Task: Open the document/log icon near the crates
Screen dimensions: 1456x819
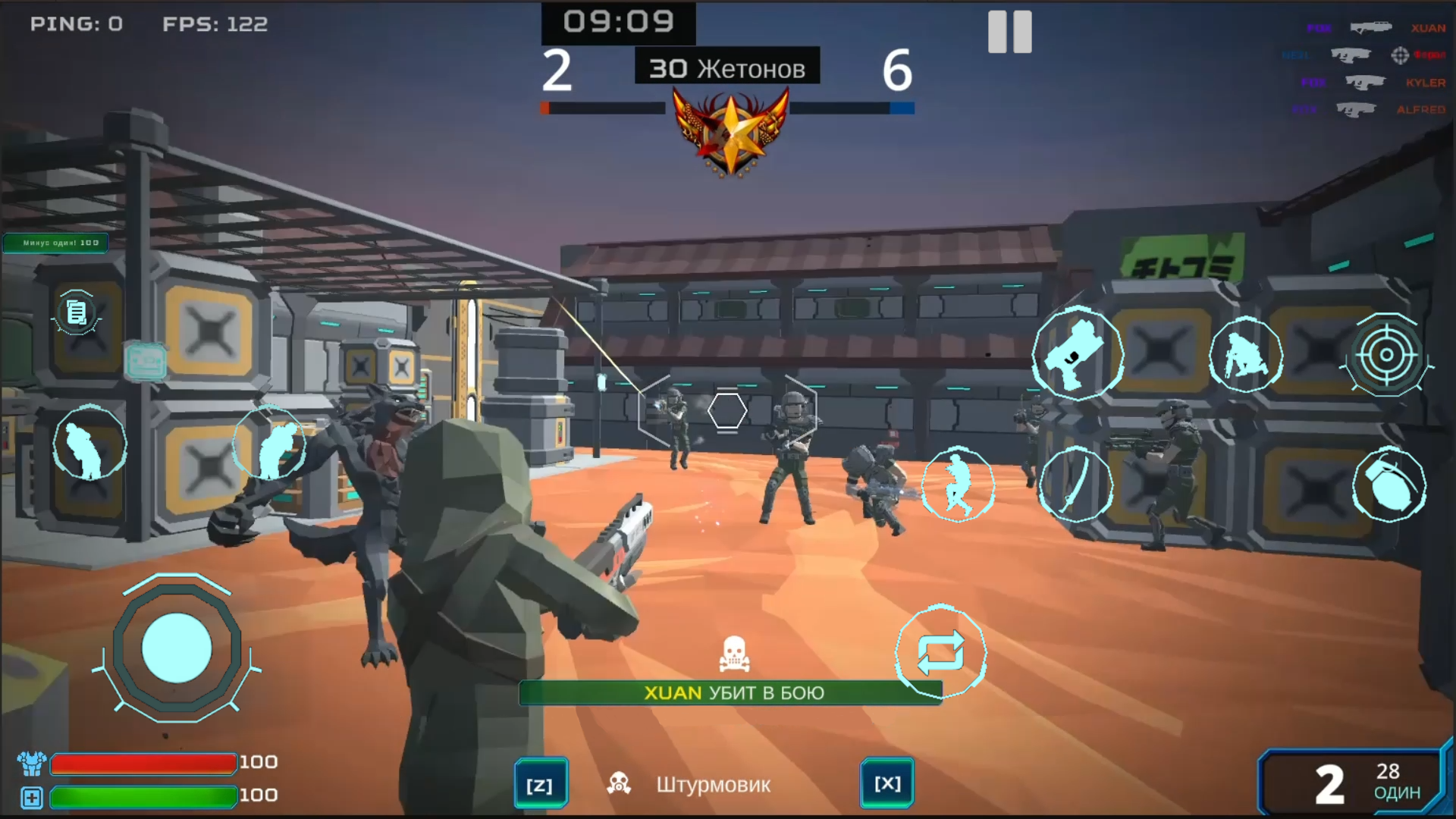Action: (x=76, y=313)
